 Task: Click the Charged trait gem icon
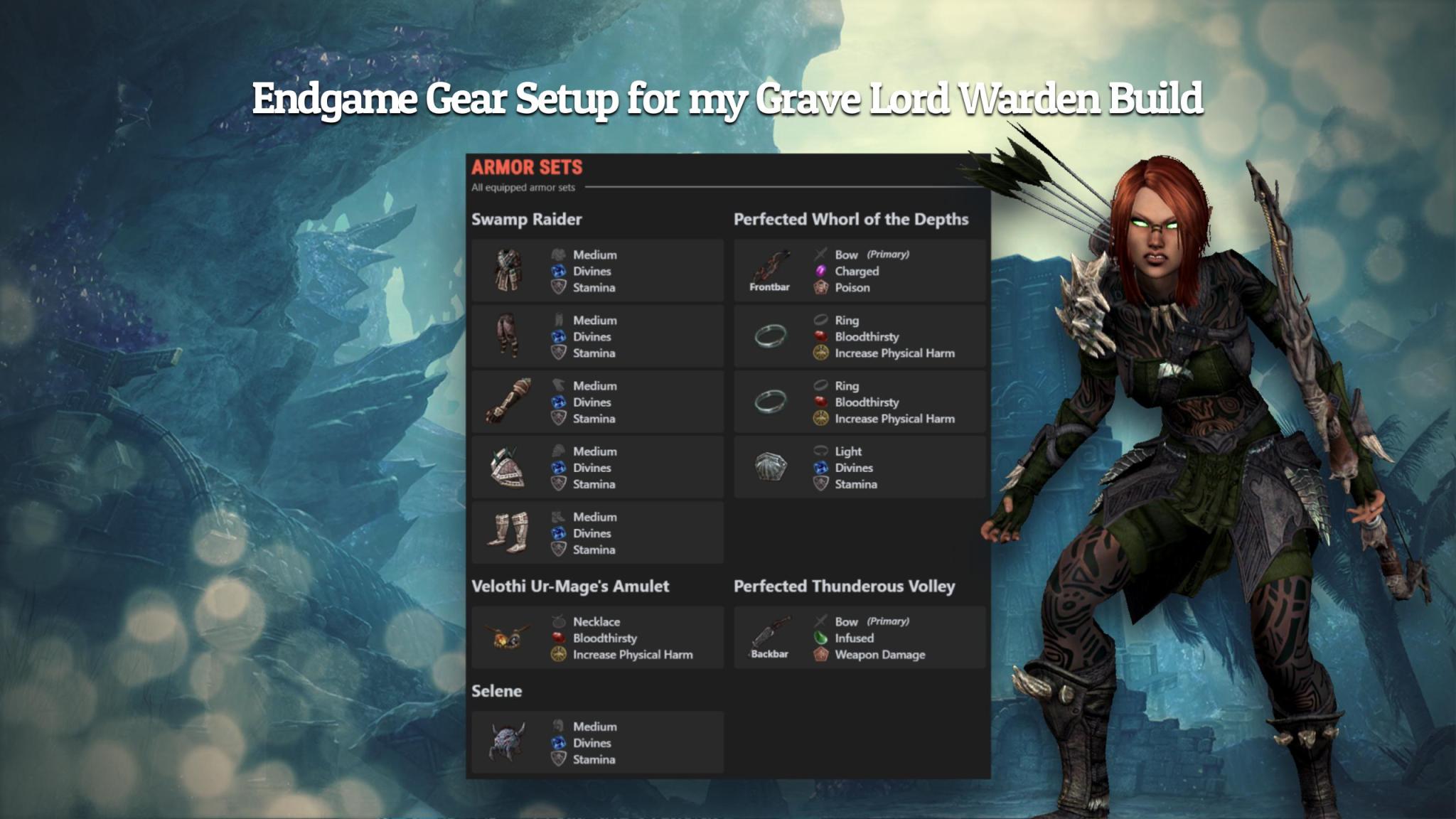click(x=821, y=271)
